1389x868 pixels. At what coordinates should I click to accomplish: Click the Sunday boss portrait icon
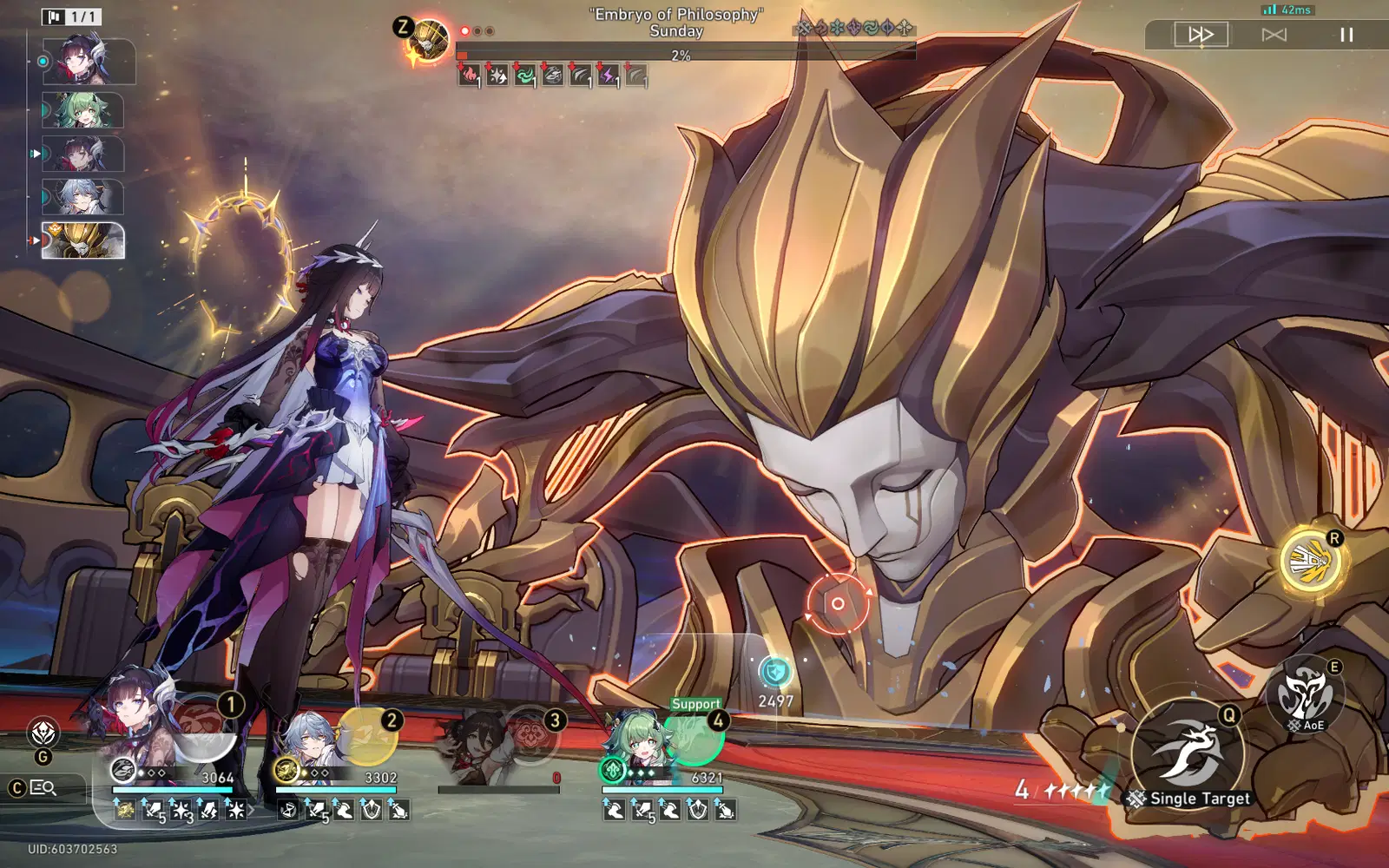429,42
